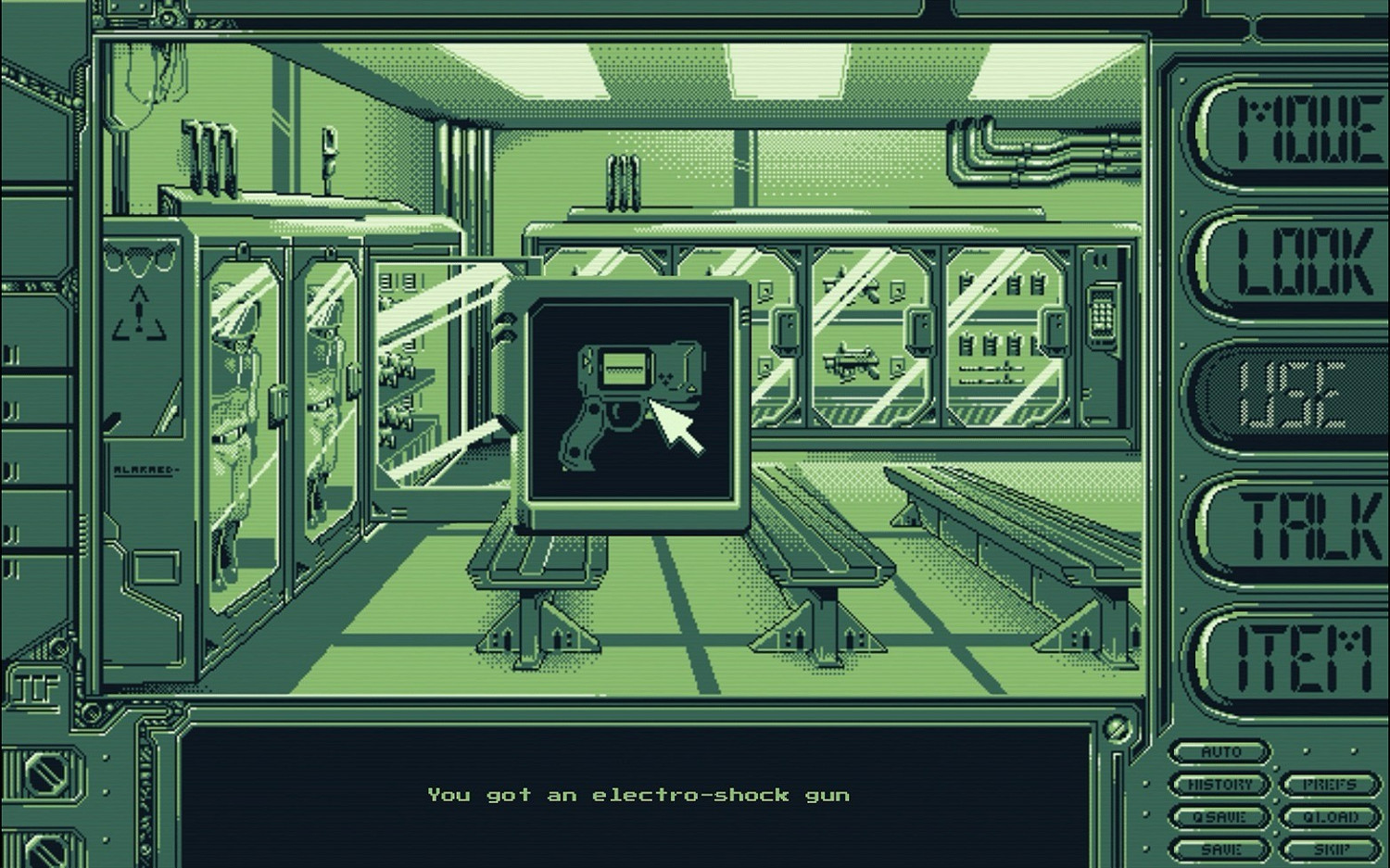Click the SAVE button

[1219, 848]
